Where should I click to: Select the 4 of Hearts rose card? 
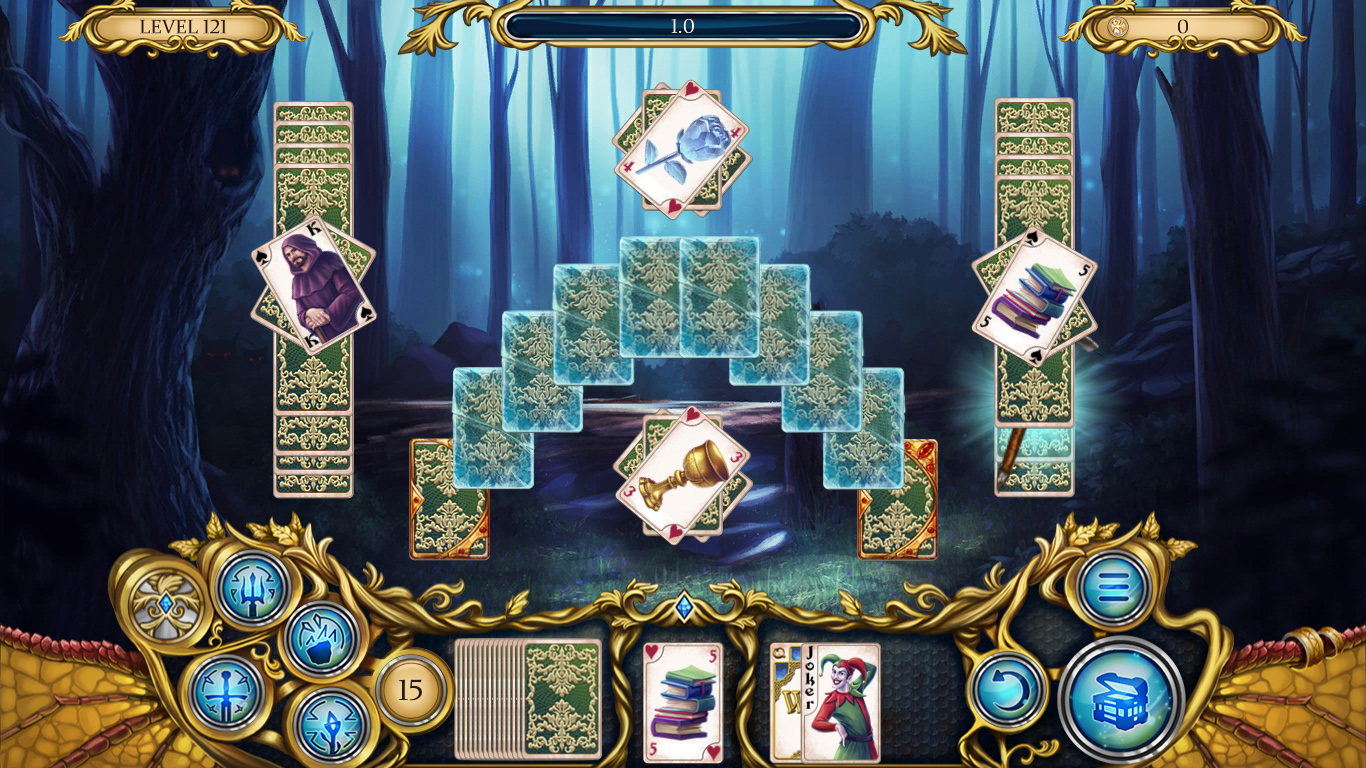point(683,148)
